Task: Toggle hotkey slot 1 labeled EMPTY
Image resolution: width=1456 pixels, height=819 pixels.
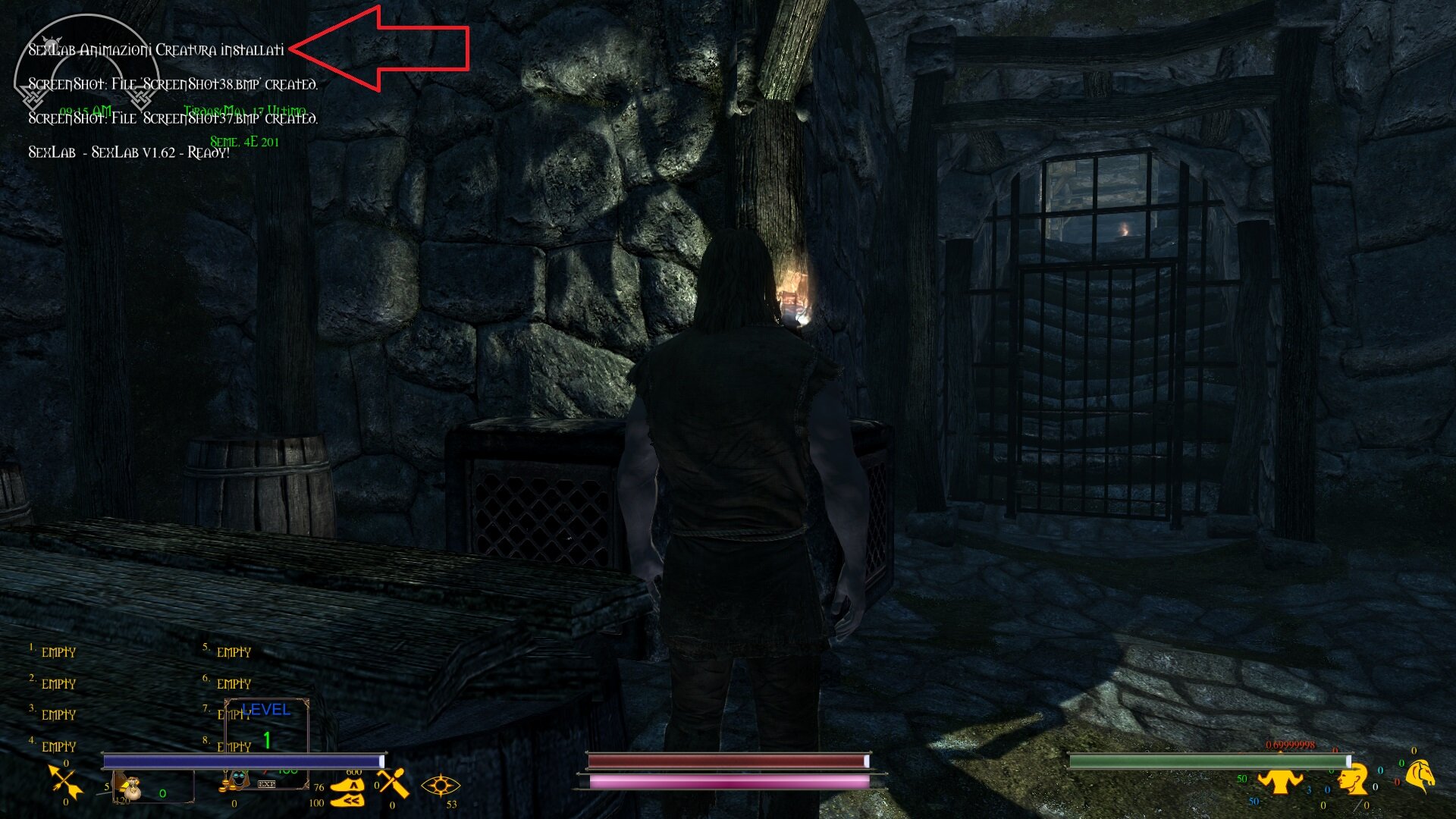Action: click(58, 652)
